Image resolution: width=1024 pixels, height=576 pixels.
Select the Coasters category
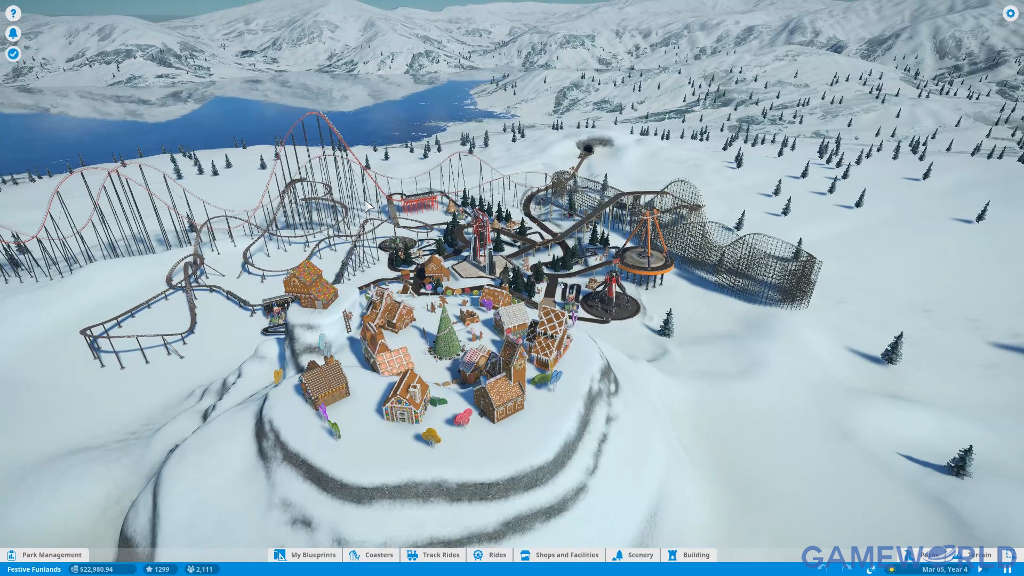[x=372, y=555]
